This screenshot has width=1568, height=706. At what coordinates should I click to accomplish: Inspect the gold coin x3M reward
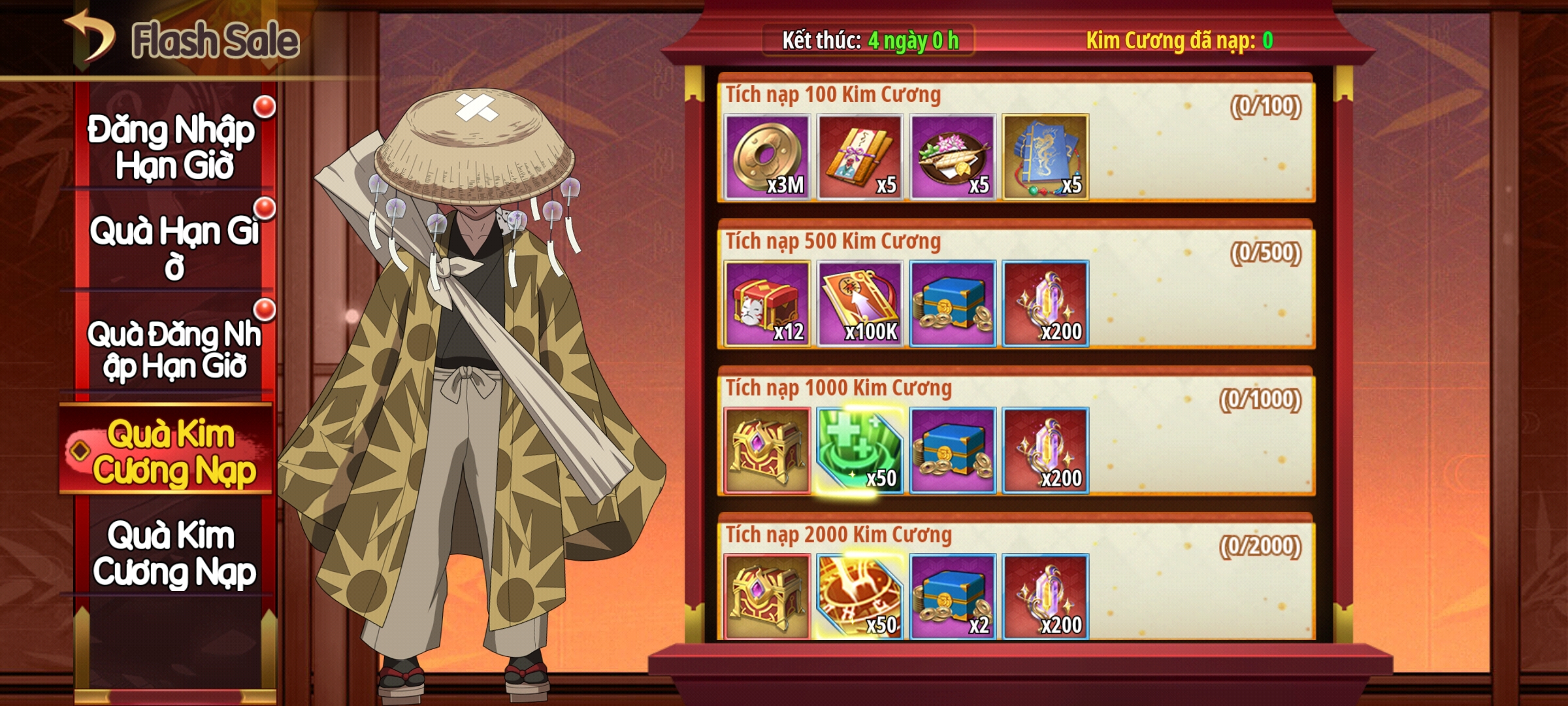tap(767, 157)
